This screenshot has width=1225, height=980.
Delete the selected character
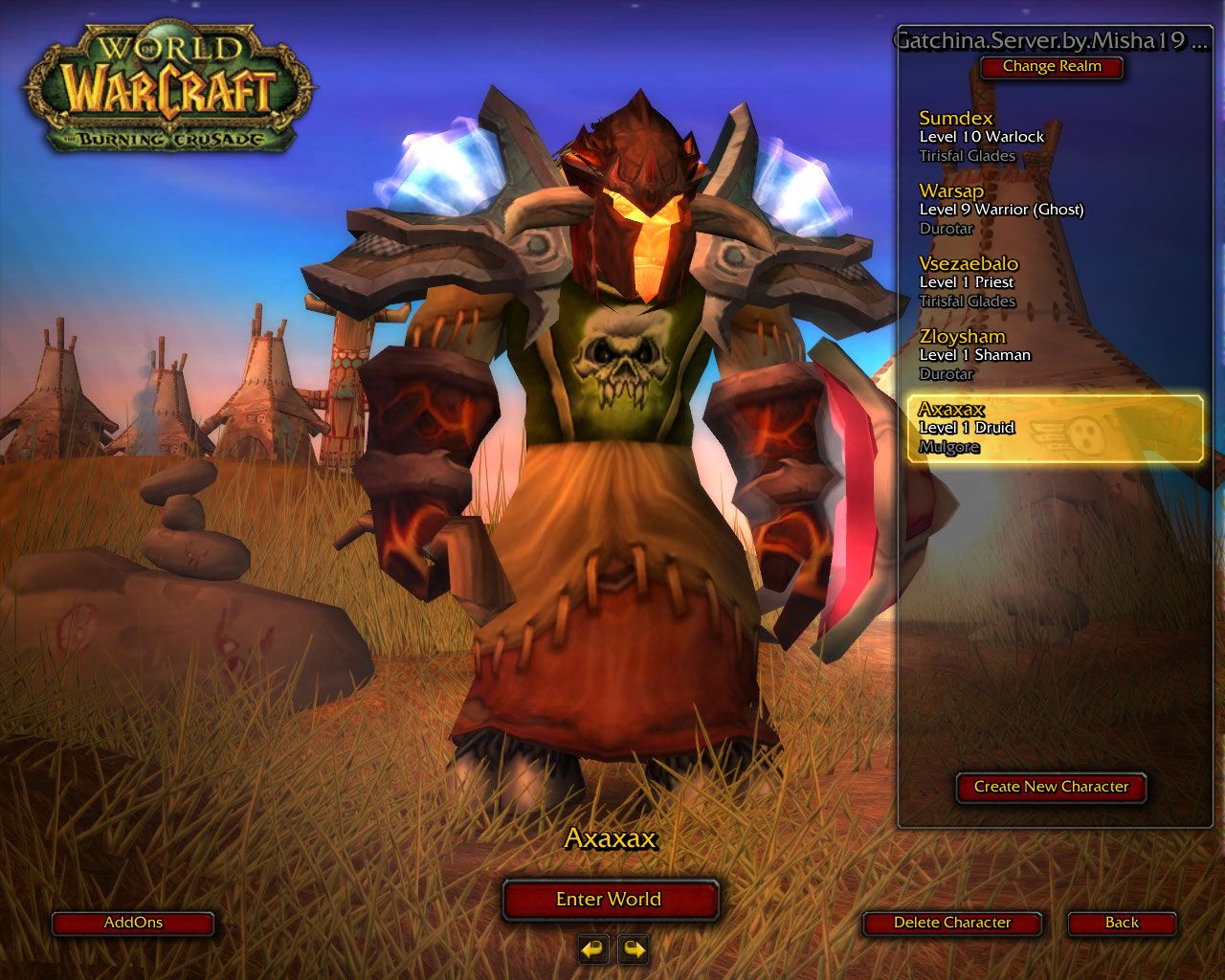(952, 923)
